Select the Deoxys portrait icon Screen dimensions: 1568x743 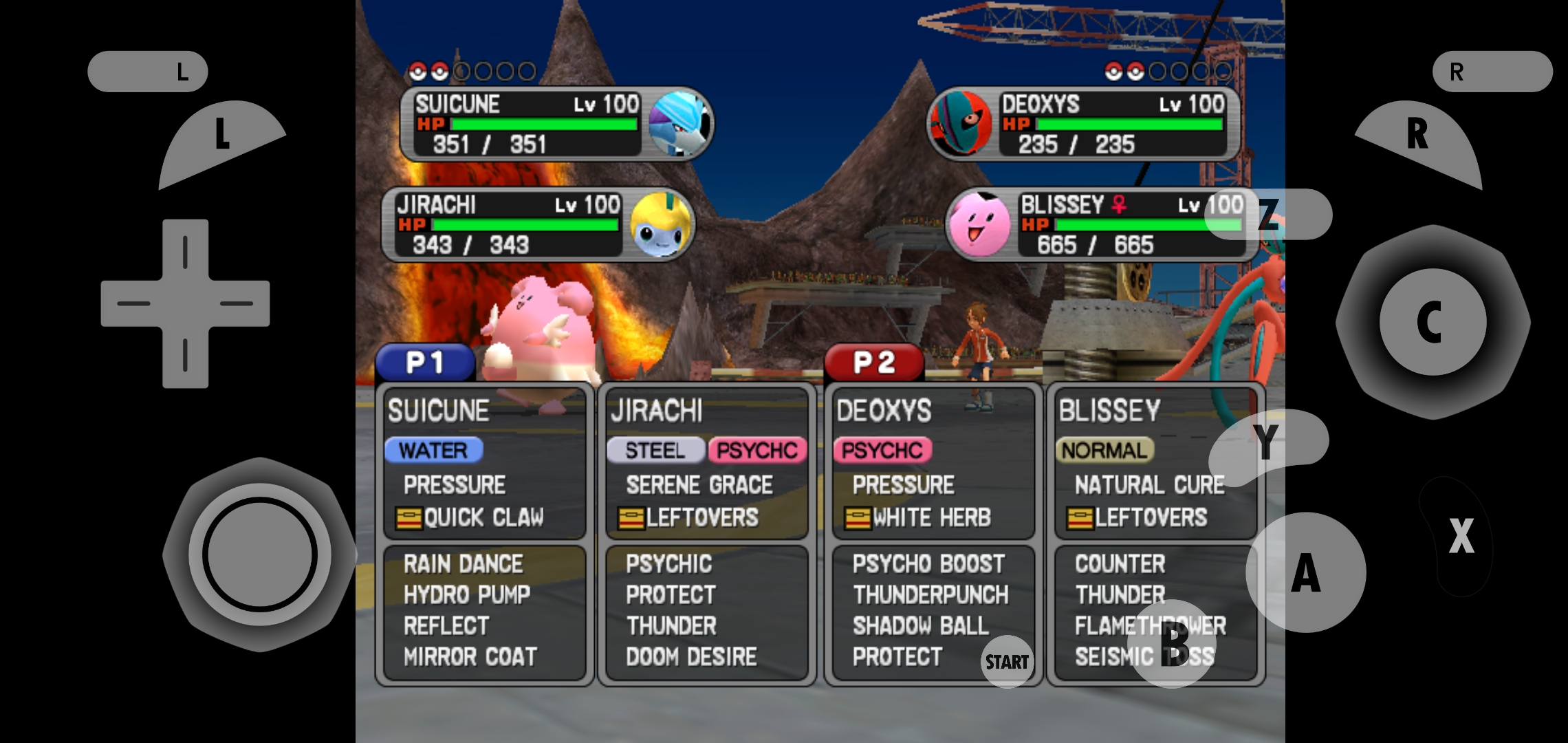(961, 124)
